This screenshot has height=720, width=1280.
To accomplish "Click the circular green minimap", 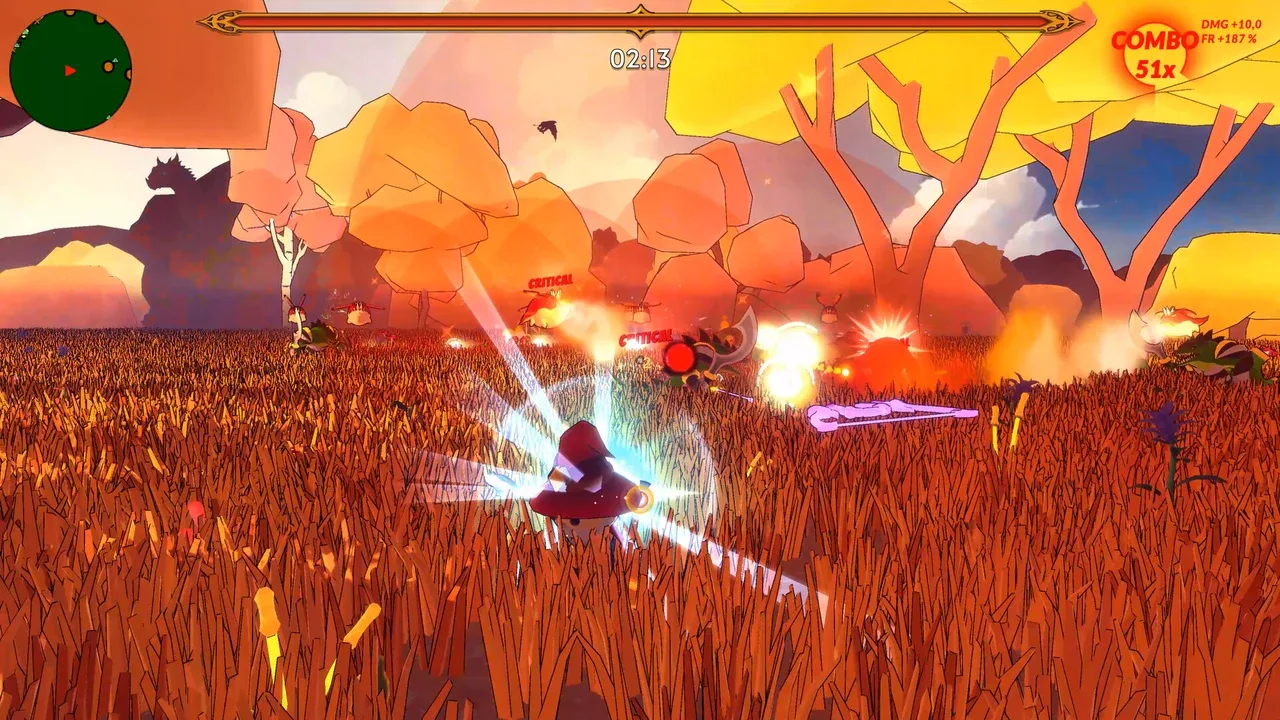I will 70,70.
